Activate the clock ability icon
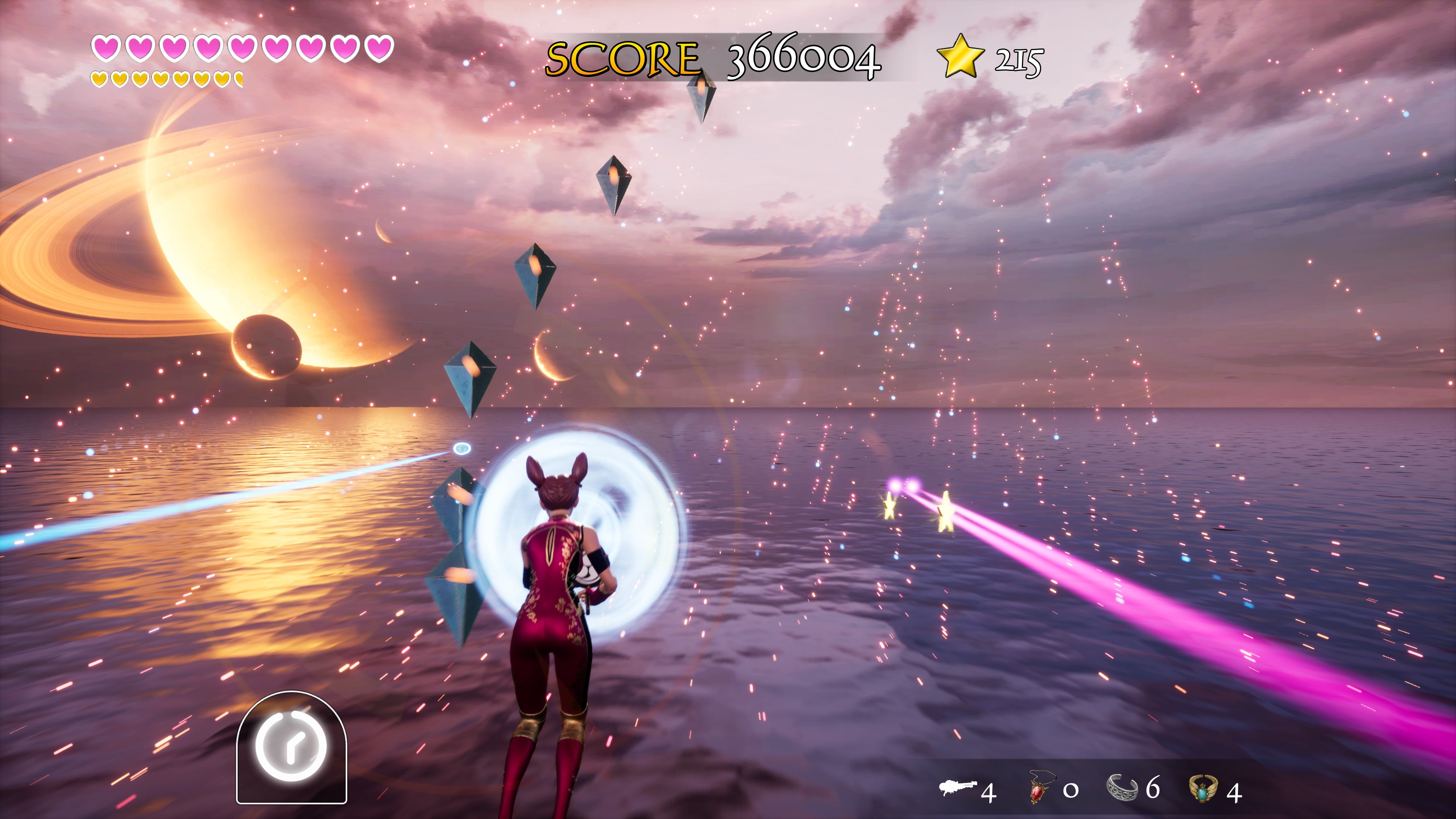 pyautogui.click(x=291, y=746)
